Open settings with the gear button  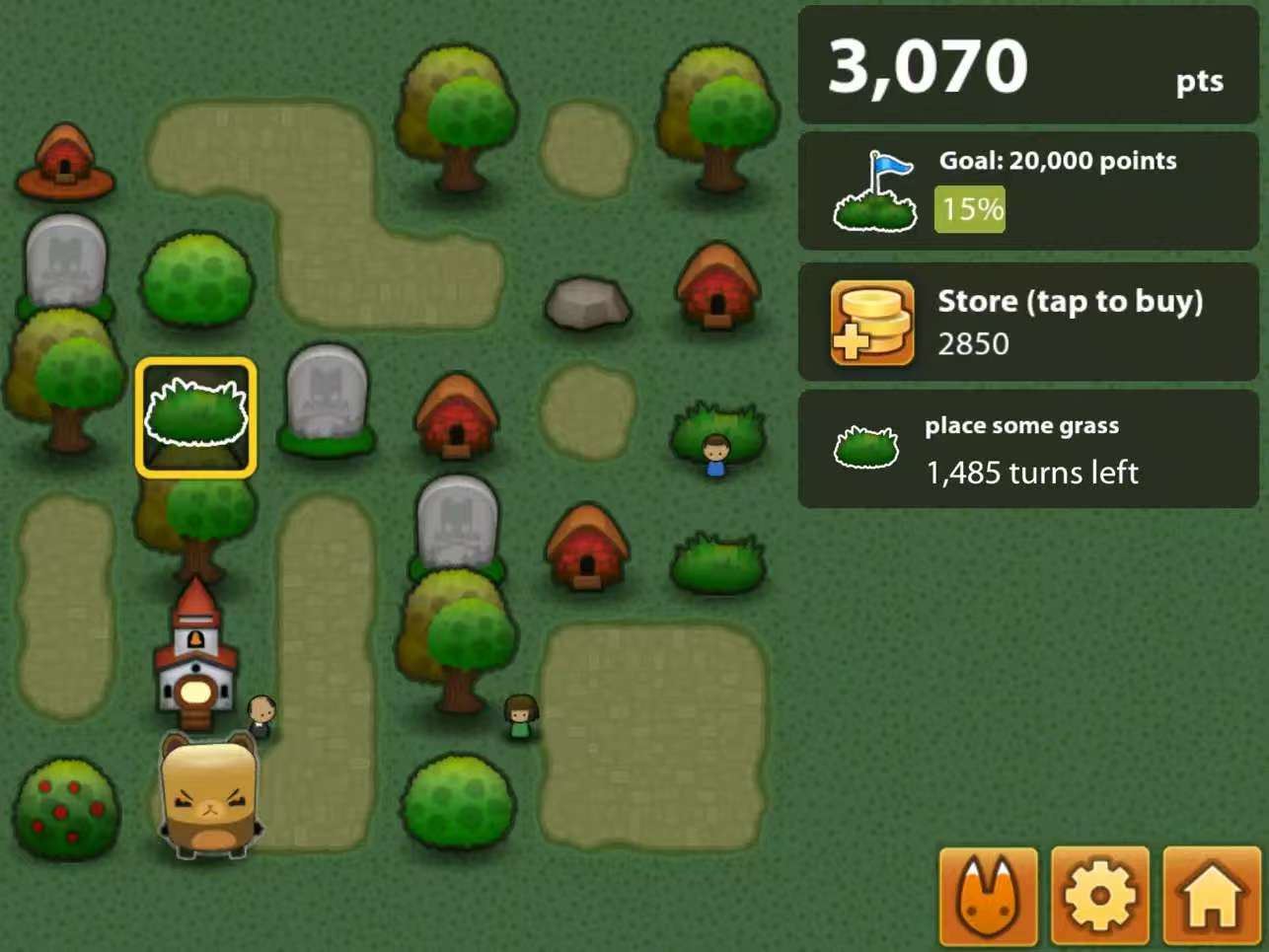(x=1099, y=896)
